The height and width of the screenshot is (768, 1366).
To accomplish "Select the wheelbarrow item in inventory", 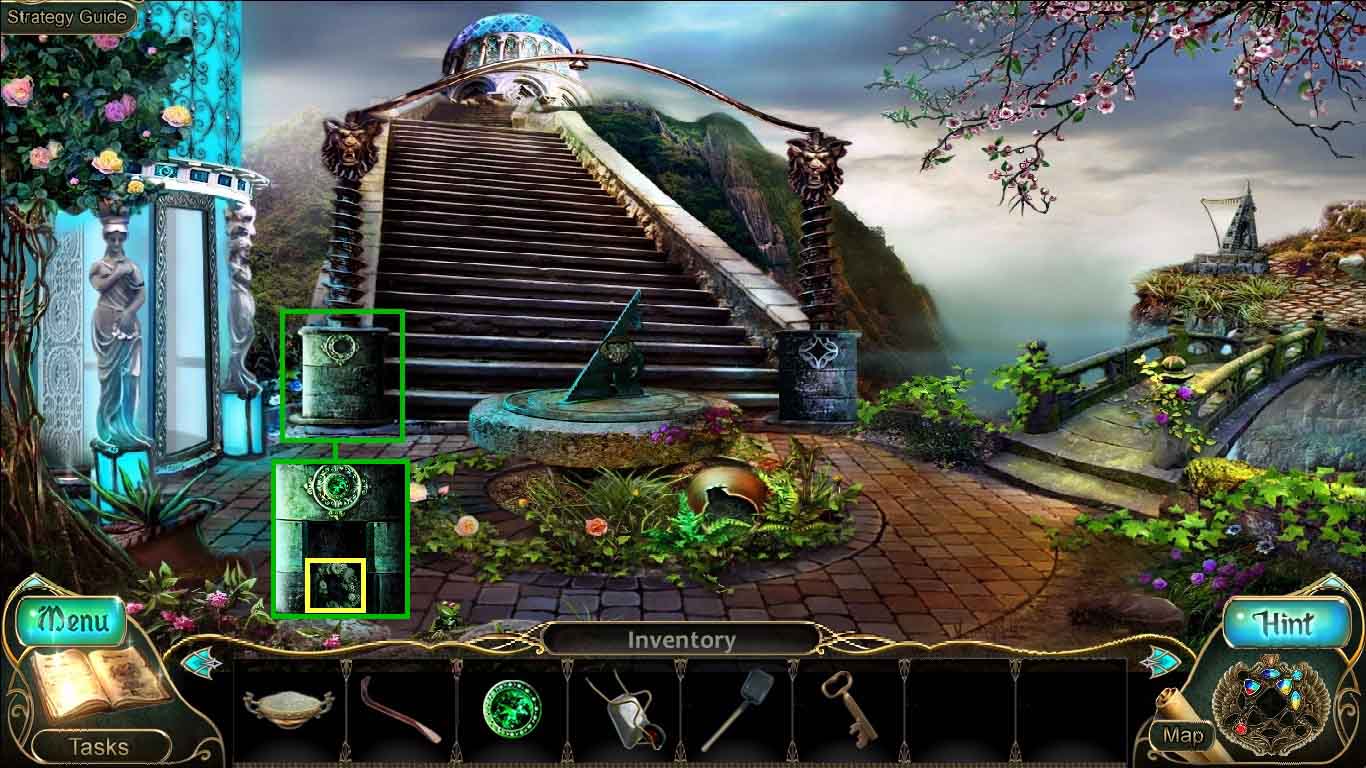I will pyautogui.click(x=624, y=710).
